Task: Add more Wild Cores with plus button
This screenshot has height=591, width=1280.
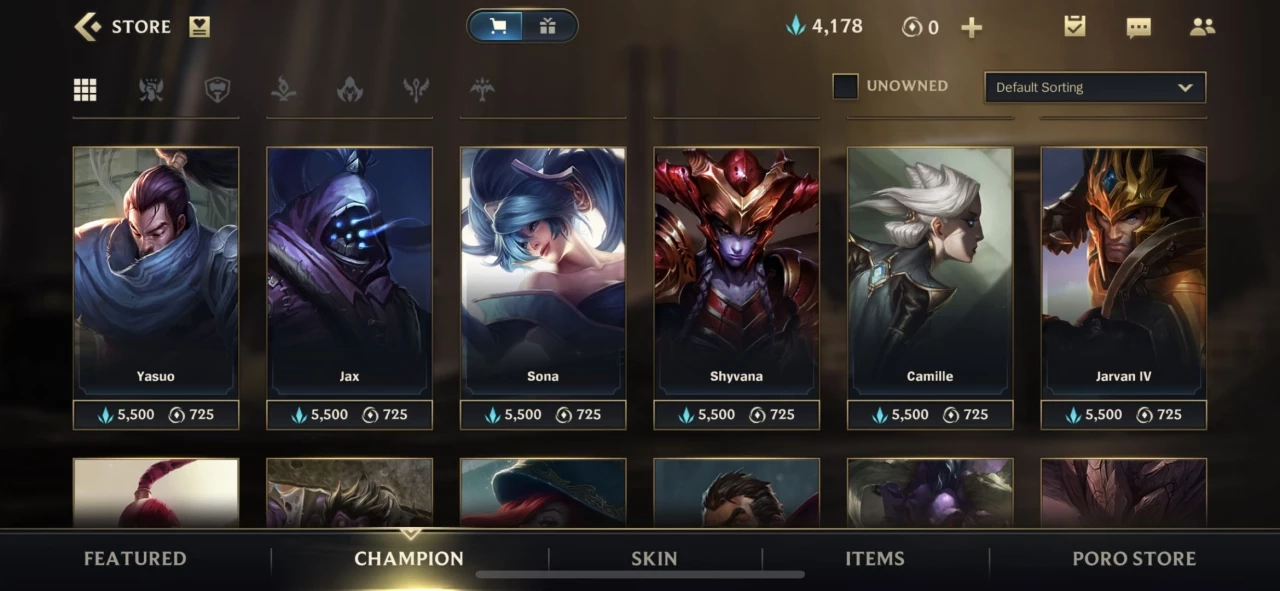Action: click(x=971, y=28)
